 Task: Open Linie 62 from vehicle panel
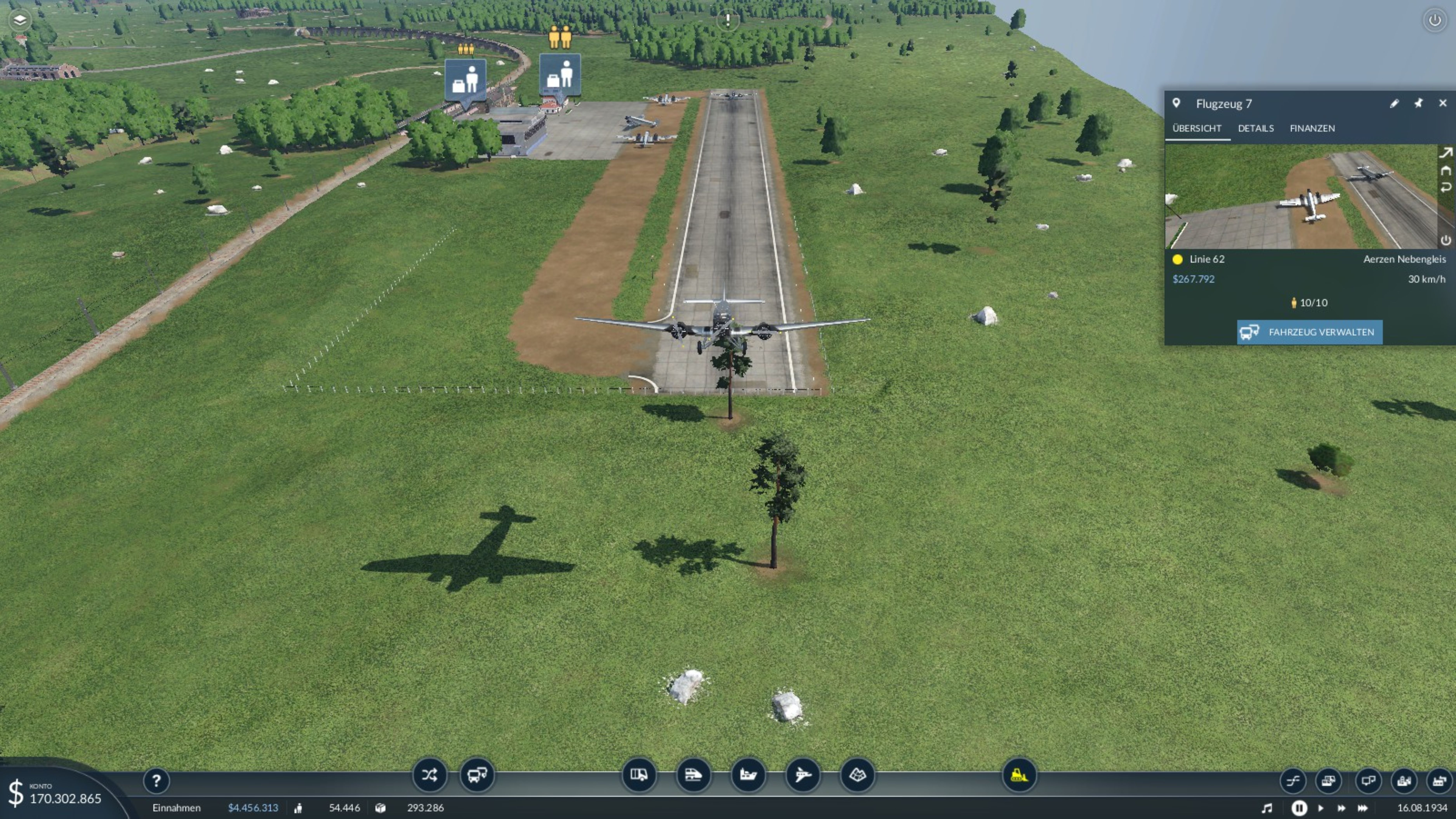point(1206,259)
